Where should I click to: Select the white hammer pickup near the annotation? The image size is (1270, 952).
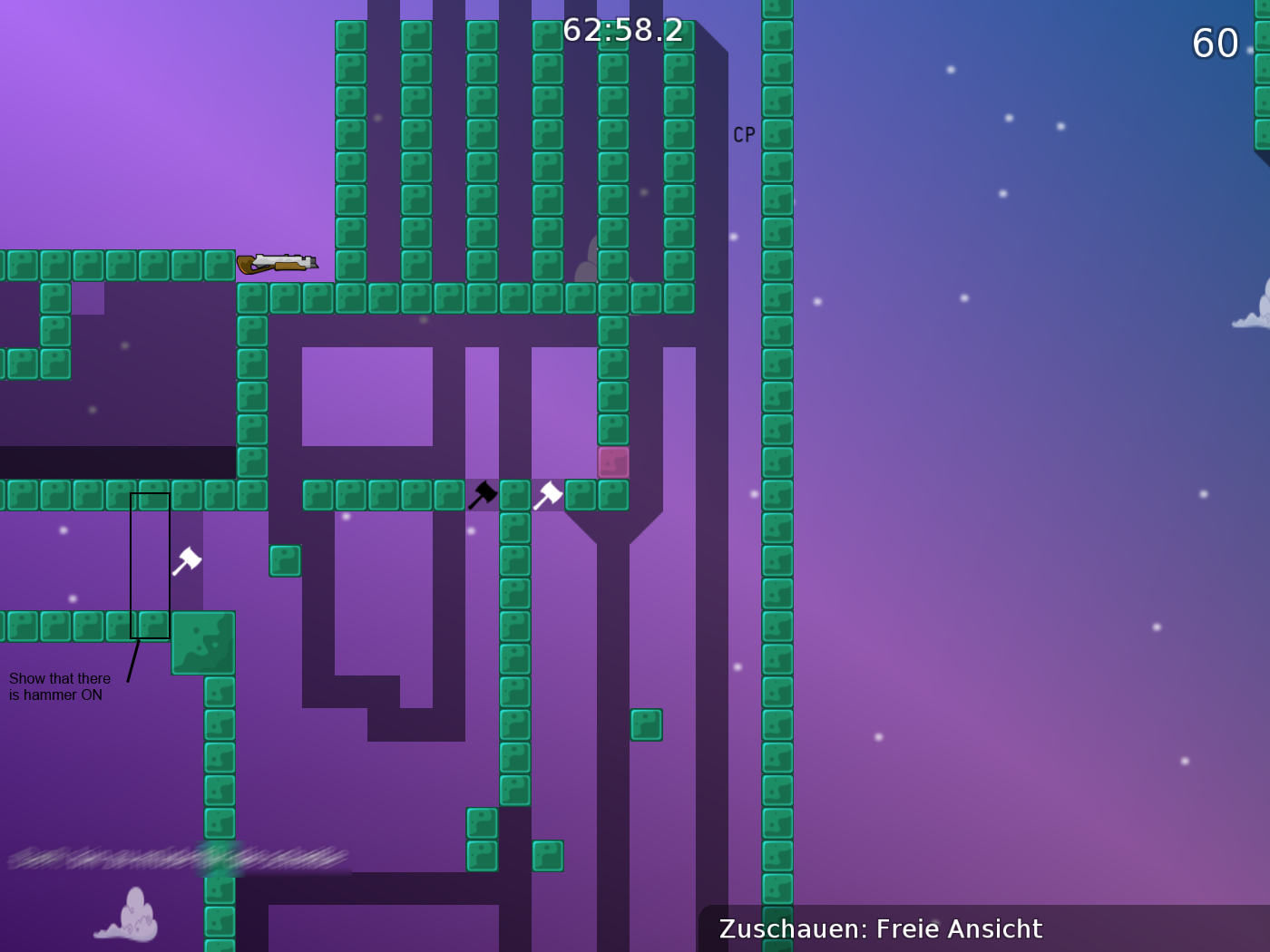pyautogui.click(x=186, y=562)
